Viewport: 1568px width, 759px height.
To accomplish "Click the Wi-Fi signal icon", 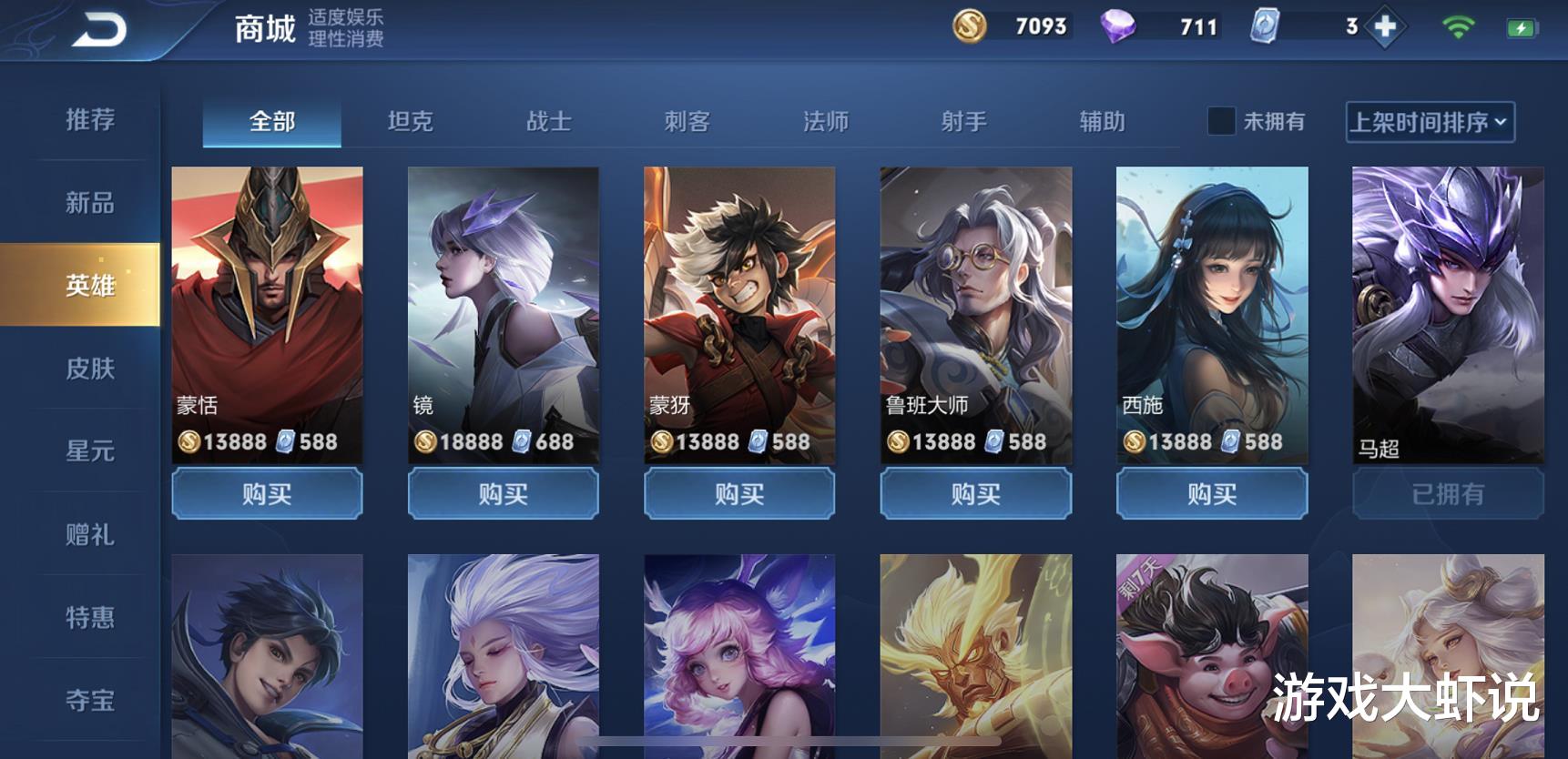I will [1458, 26].
